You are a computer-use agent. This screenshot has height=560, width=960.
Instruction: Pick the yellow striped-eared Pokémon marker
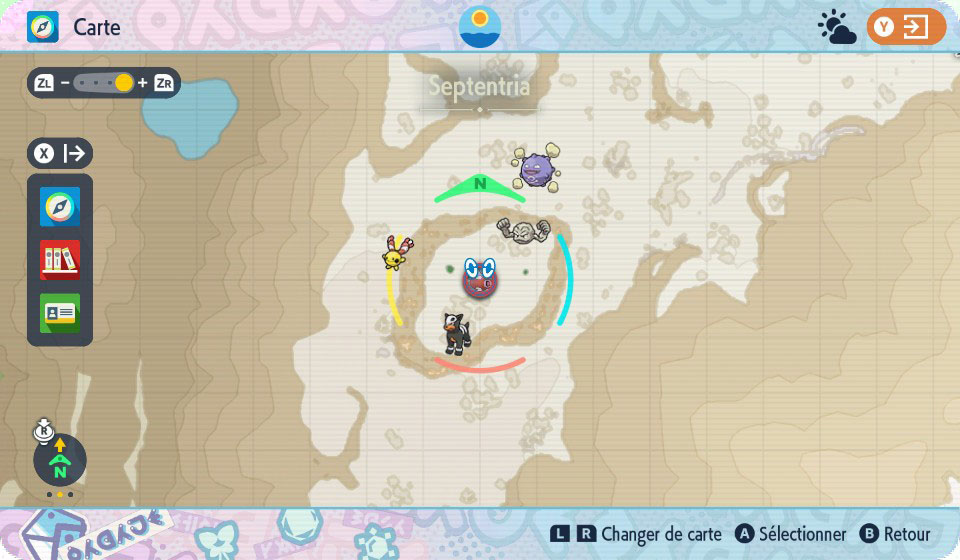pyautogui.click(x=396, y=253)
